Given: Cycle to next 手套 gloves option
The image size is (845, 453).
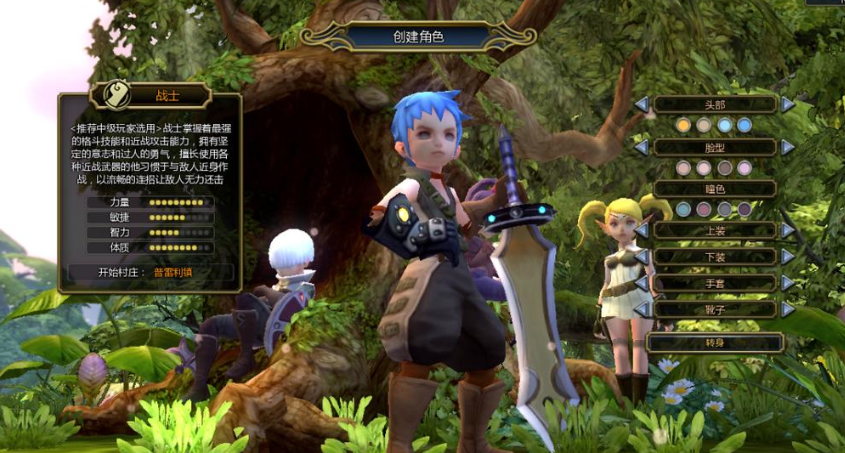Looking at the screenshot, I should tap(788, 283).
